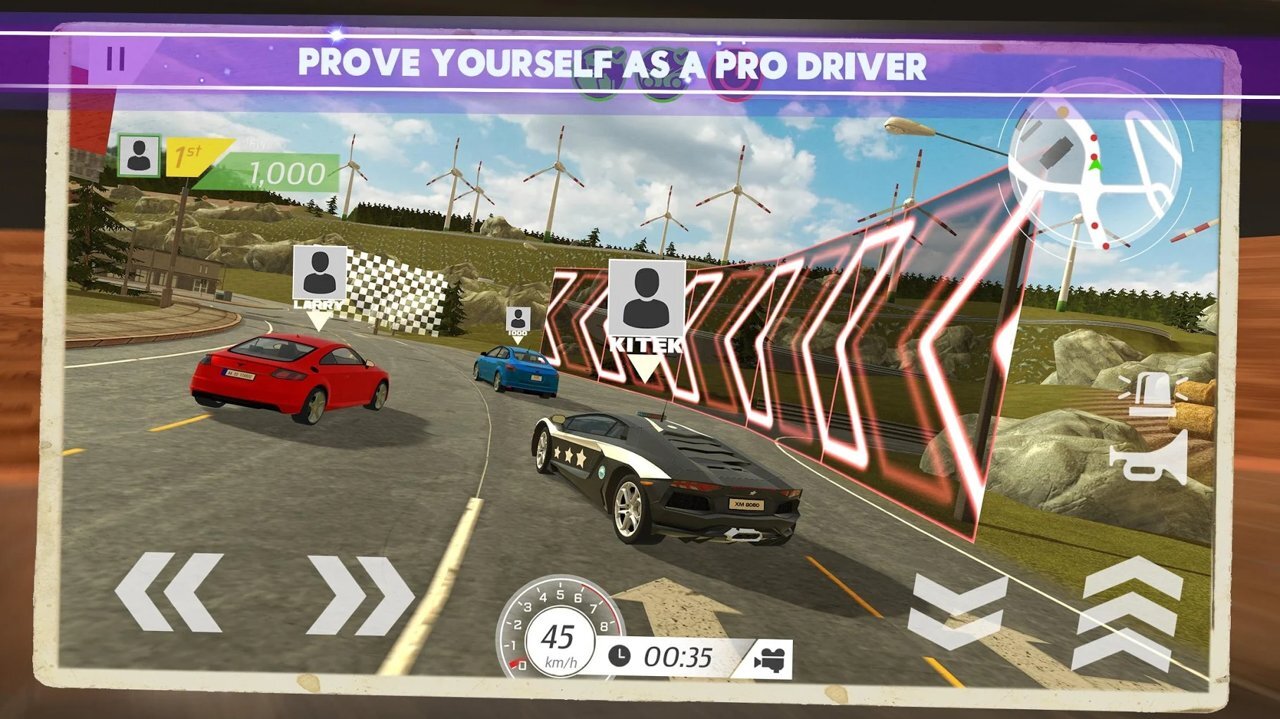This screenshot has width=1280, height=719.
Task: Open the circular track minimap
Action: tap(1094, 163)
